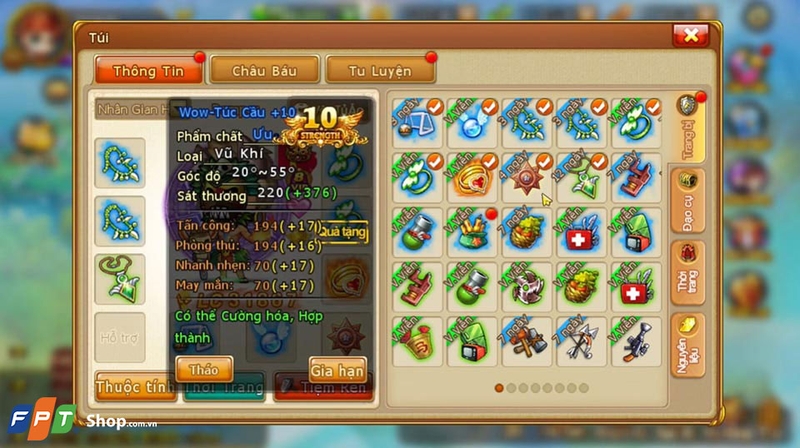Image resolution: width=800 pixels, height=448 pixels.
Task: Show the Trang bị equipment category
Action: tap(687, 127)
